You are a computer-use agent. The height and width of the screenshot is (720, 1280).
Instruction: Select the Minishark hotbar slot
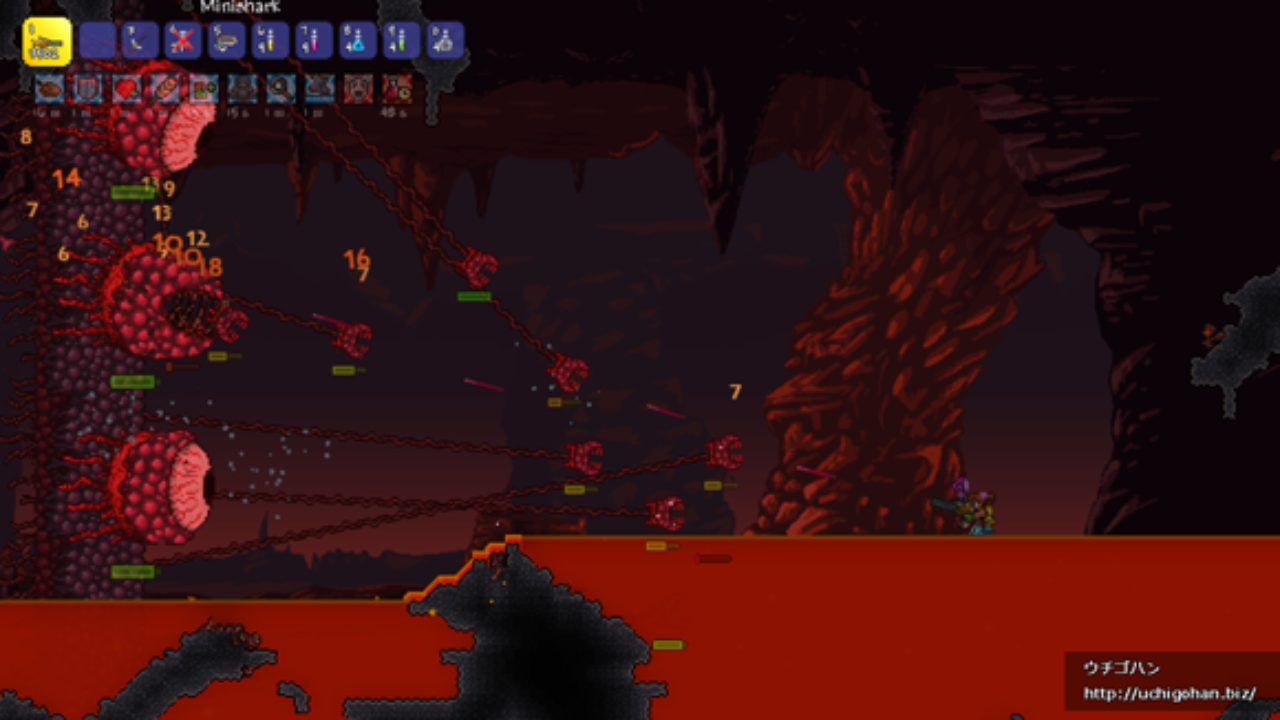(46, 41)
